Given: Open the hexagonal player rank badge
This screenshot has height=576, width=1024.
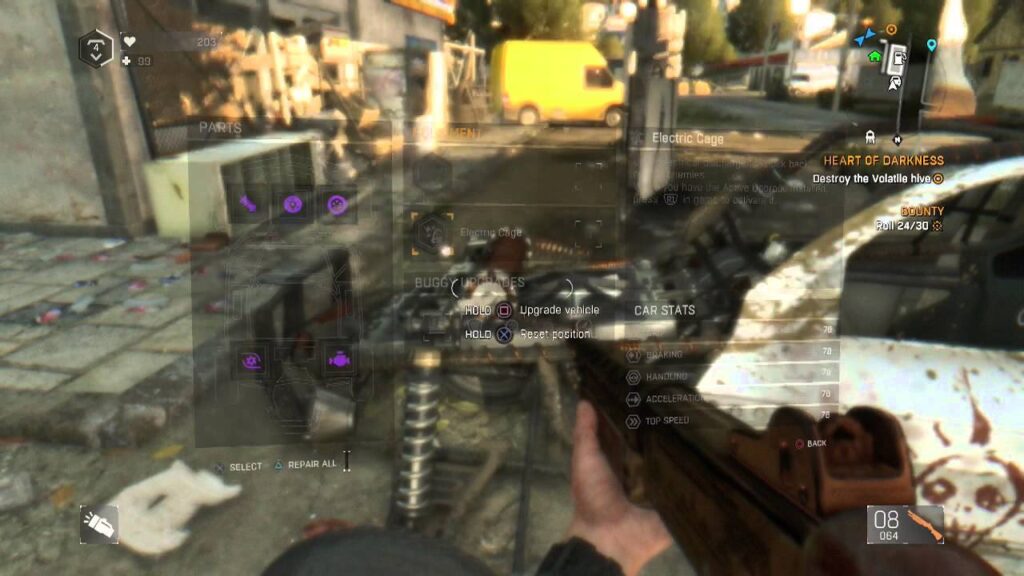Looking at the screenshot, I should (95, 47).
